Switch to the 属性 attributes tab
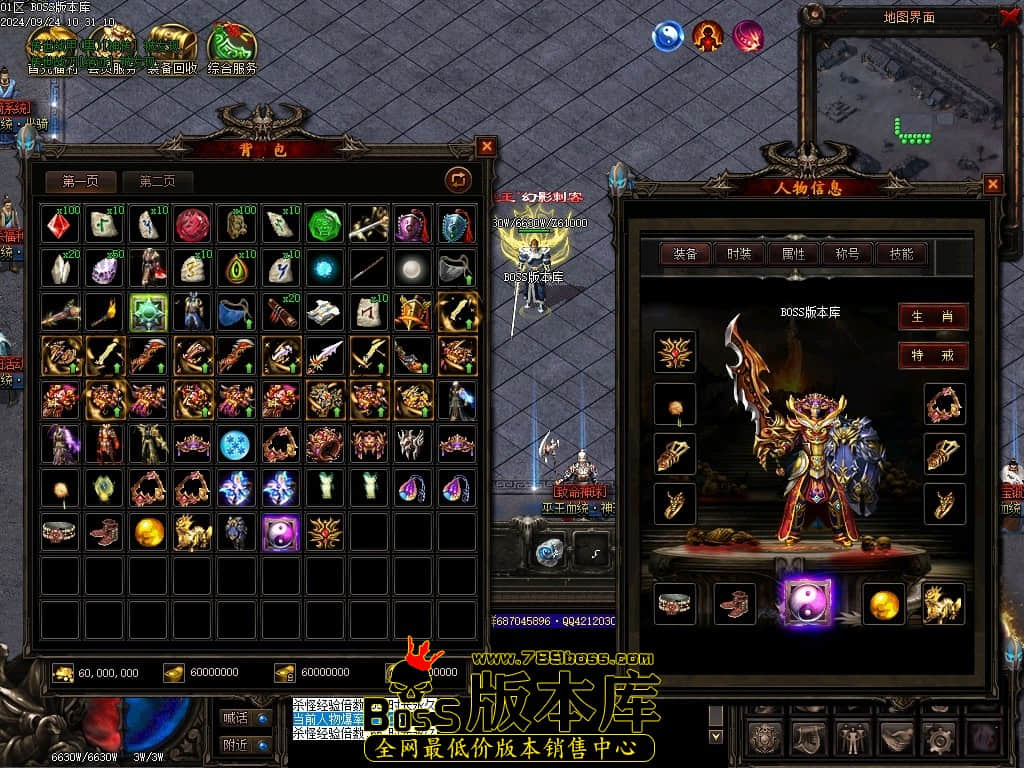The height and width of the screenshot is (768, 1024). point(793,254)
